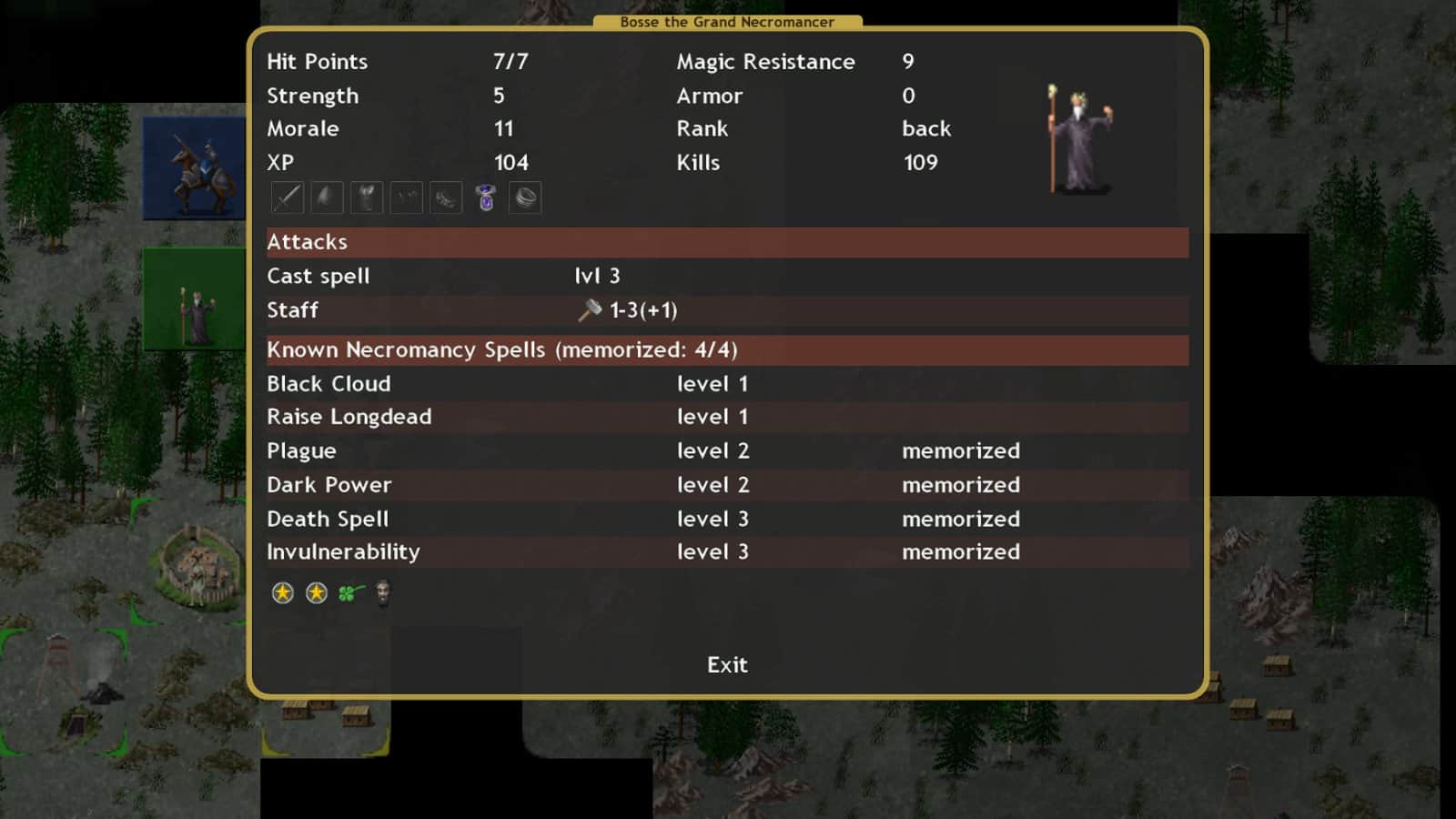Choose the Invulnerability spell row
Screen dimensions: 1456x819
[x=343, y=552]
